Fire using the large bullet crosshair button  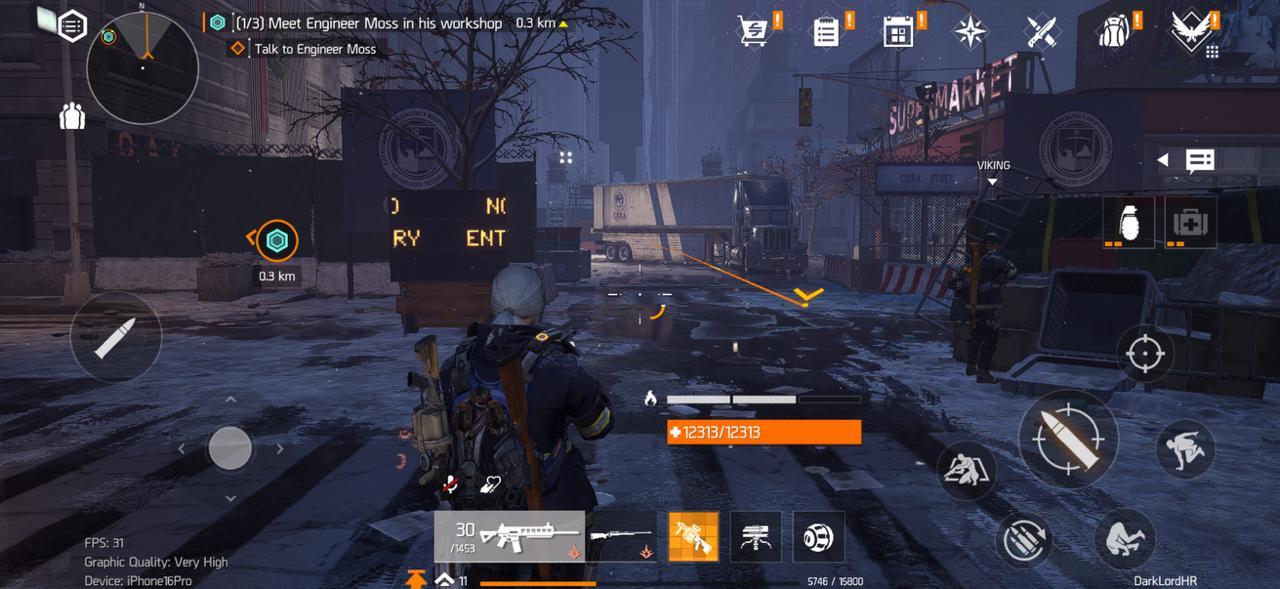1068,438
